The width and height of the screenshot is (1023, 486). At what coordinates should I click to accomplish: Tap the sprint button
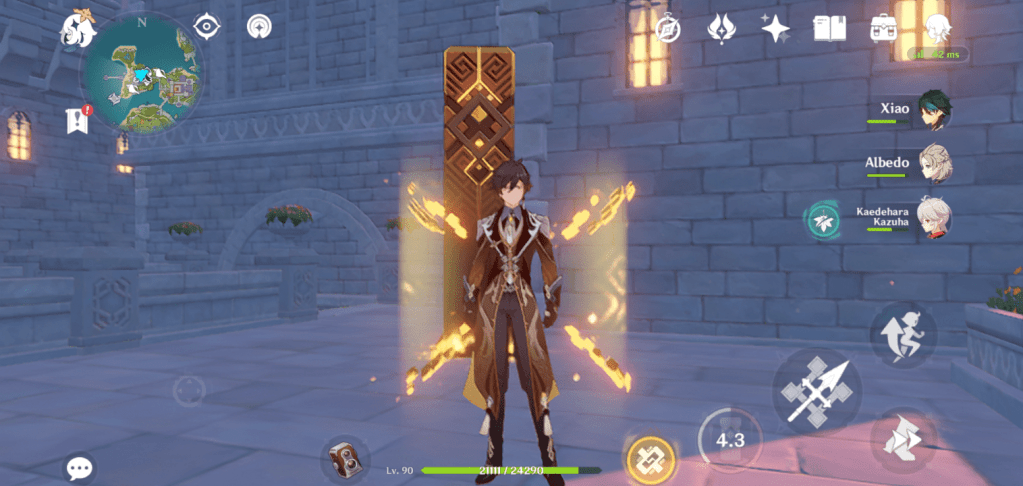(x=902, y=441)
